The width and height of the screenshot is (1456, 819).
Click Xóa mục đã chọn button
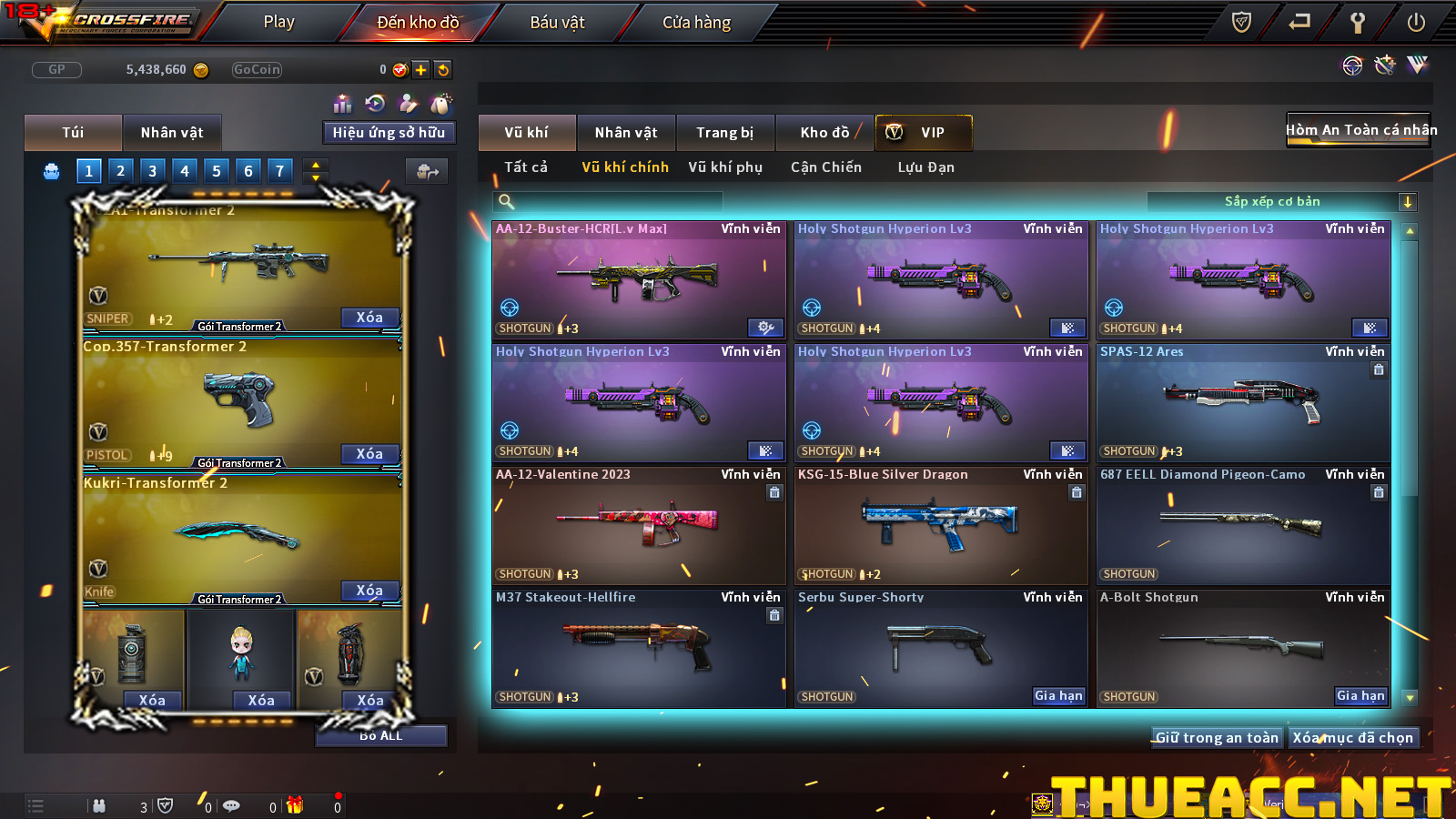[x=1352, y=738]
